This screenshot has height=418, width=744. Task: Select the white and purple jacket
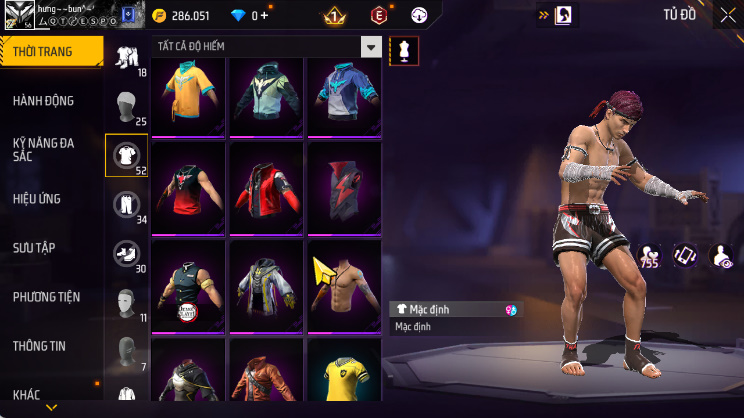[266, 283]
